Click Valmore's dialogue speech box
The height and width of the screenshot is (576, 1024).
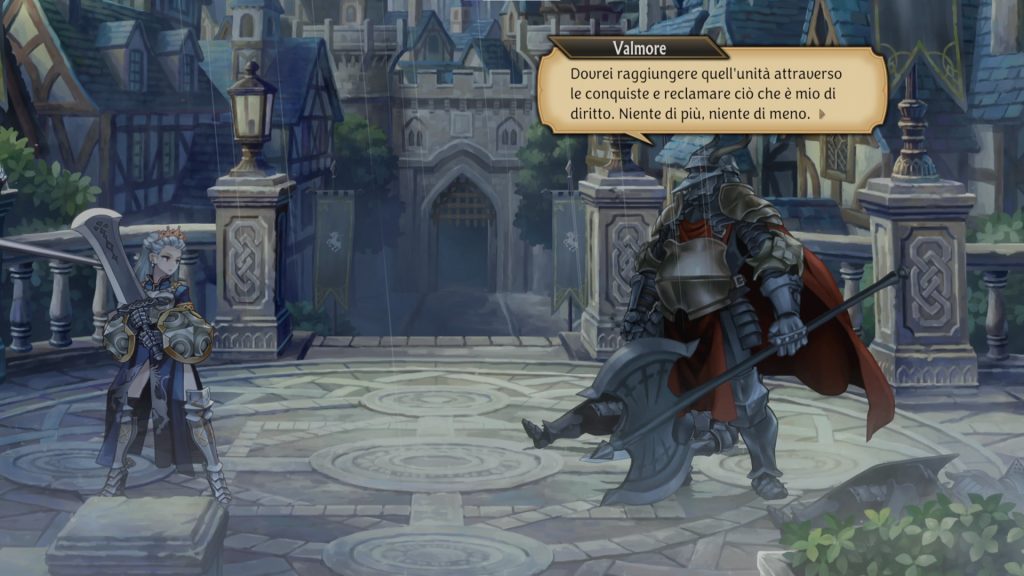pyautogui.click(x=710, y=93)
